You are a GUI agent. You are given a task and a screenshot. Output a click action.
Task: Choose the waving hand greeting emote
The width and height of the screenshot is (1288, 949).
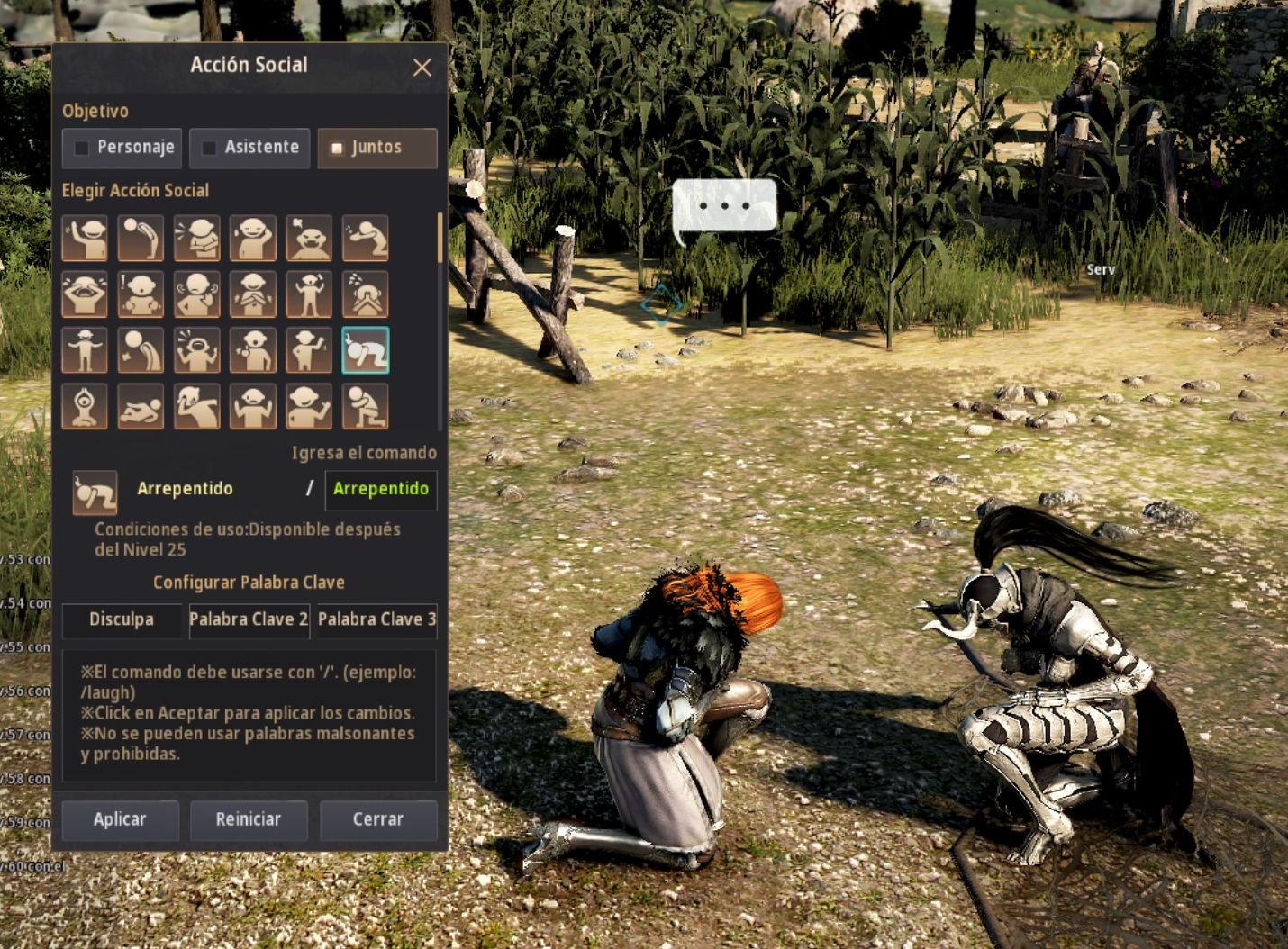pos(85,239)
